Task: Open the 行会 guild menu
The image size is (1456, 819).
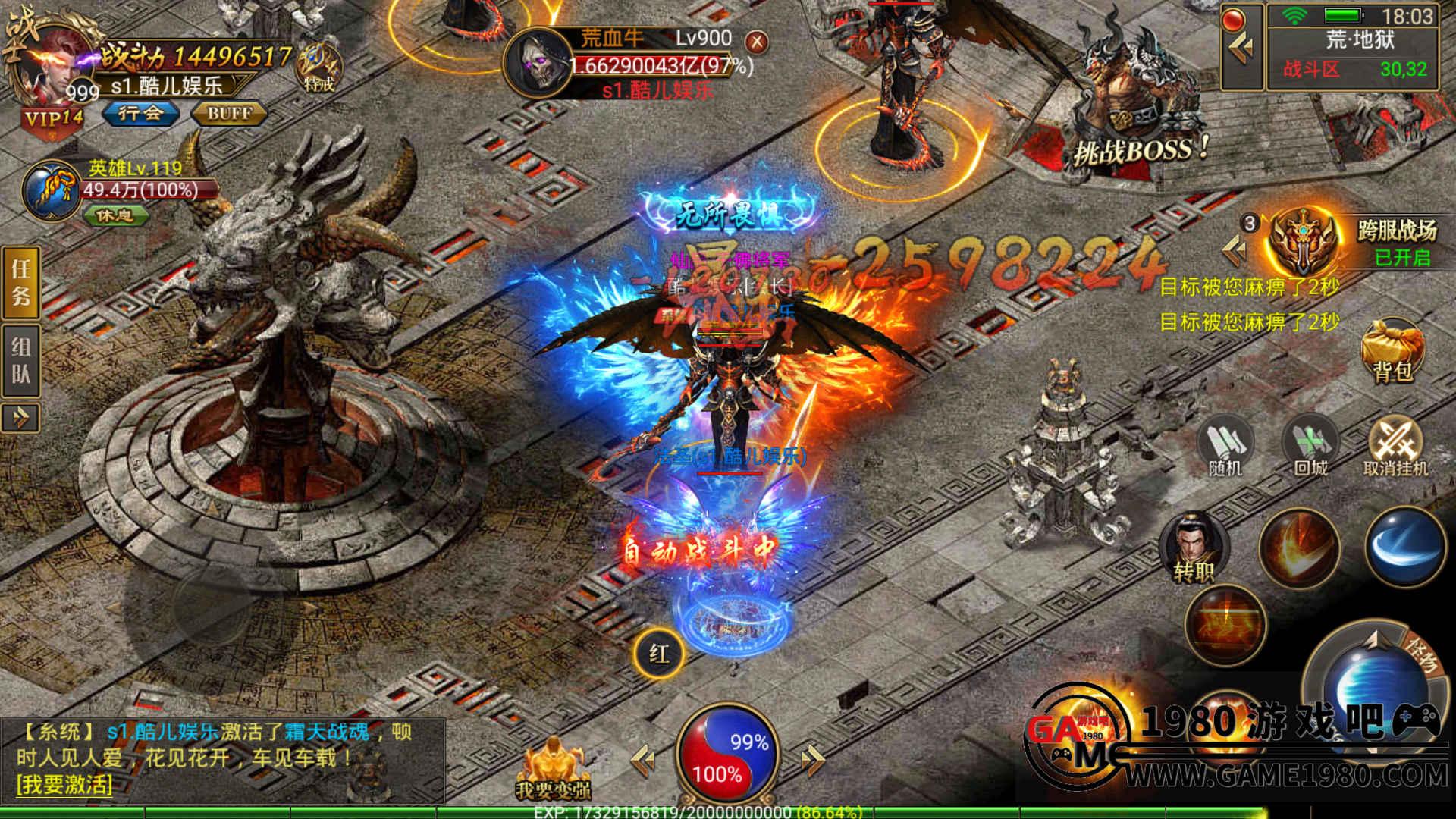Action: pyautogui.click(x=141, y=114)
